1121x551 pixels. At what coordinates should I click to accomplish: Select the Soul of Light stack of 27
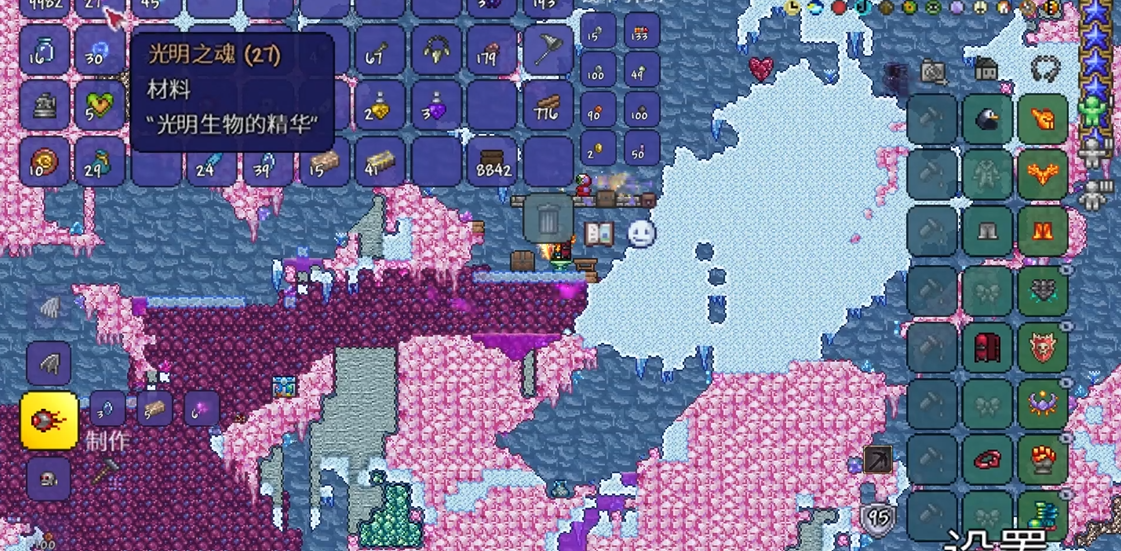point(98,9)
